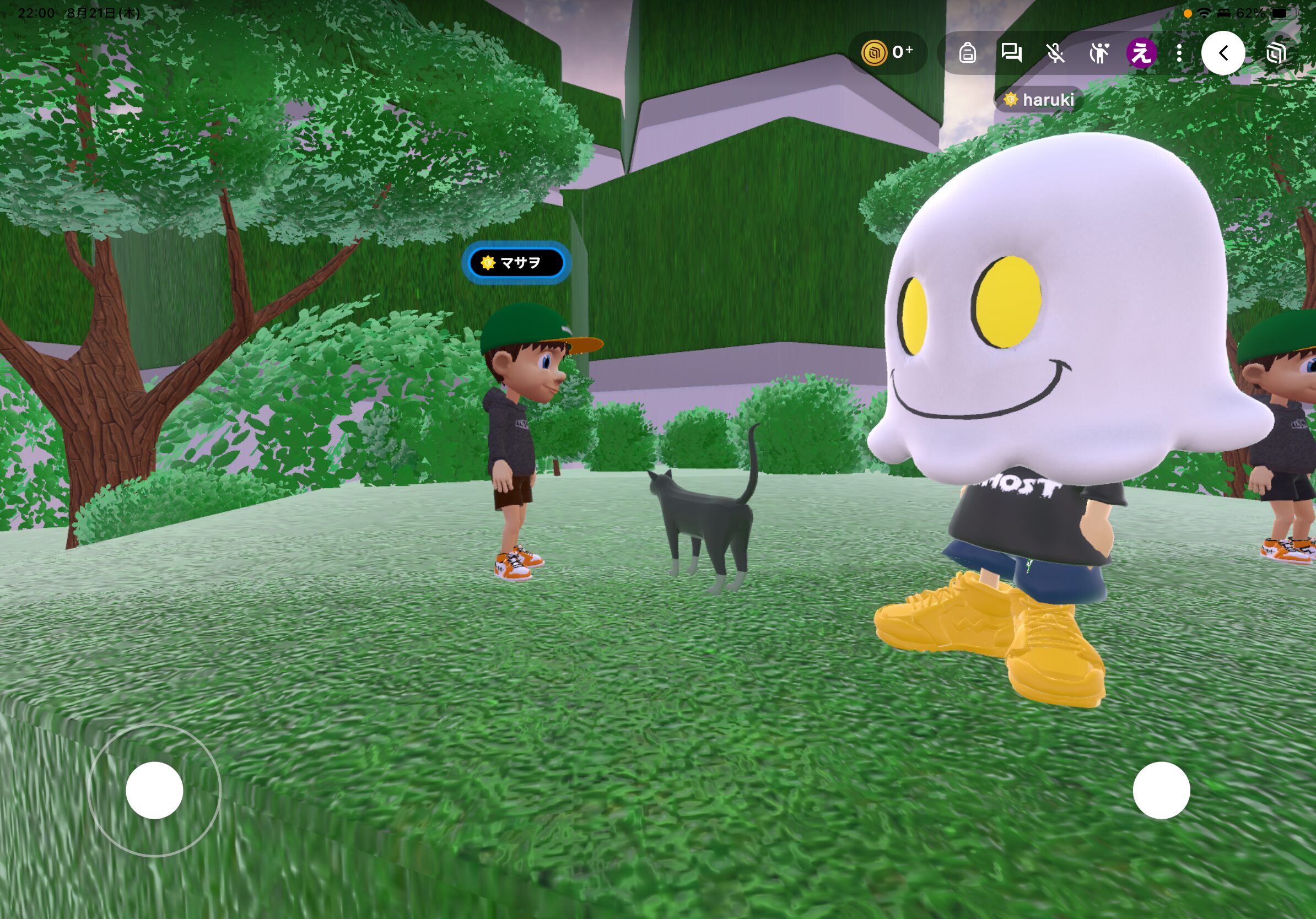1316x919 pixels.
Task: Open the chat bubbles panel
Action: 1011,53
